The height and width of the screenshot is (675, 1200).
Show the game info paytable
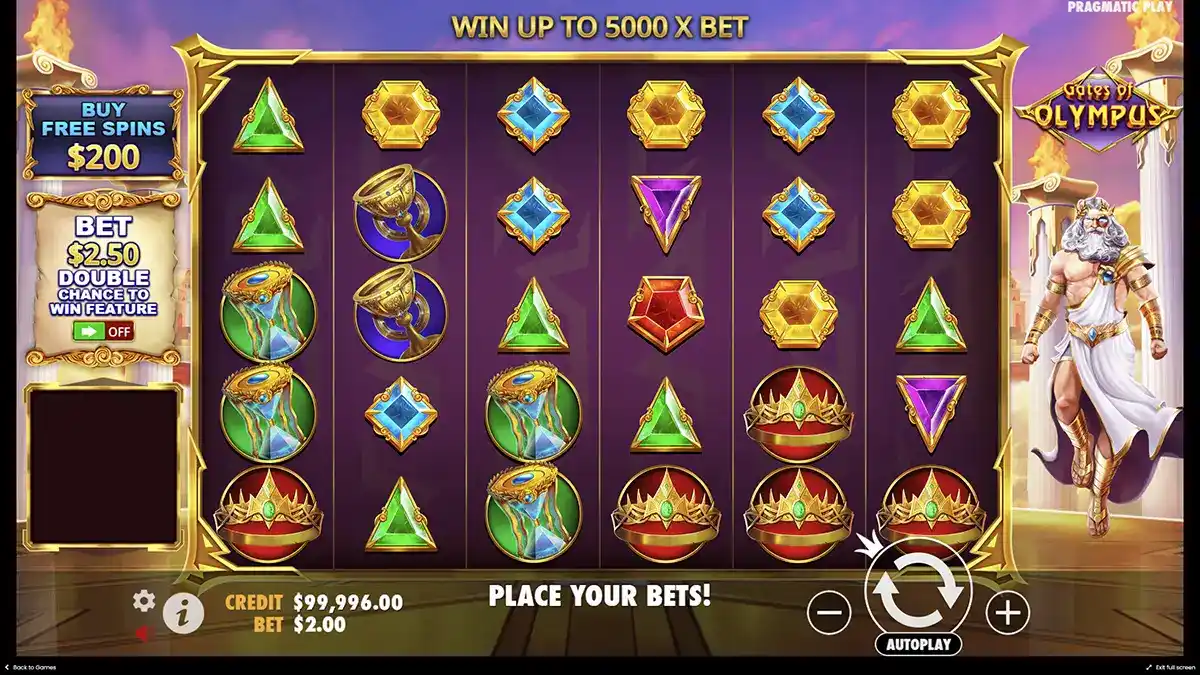point(182,613)
